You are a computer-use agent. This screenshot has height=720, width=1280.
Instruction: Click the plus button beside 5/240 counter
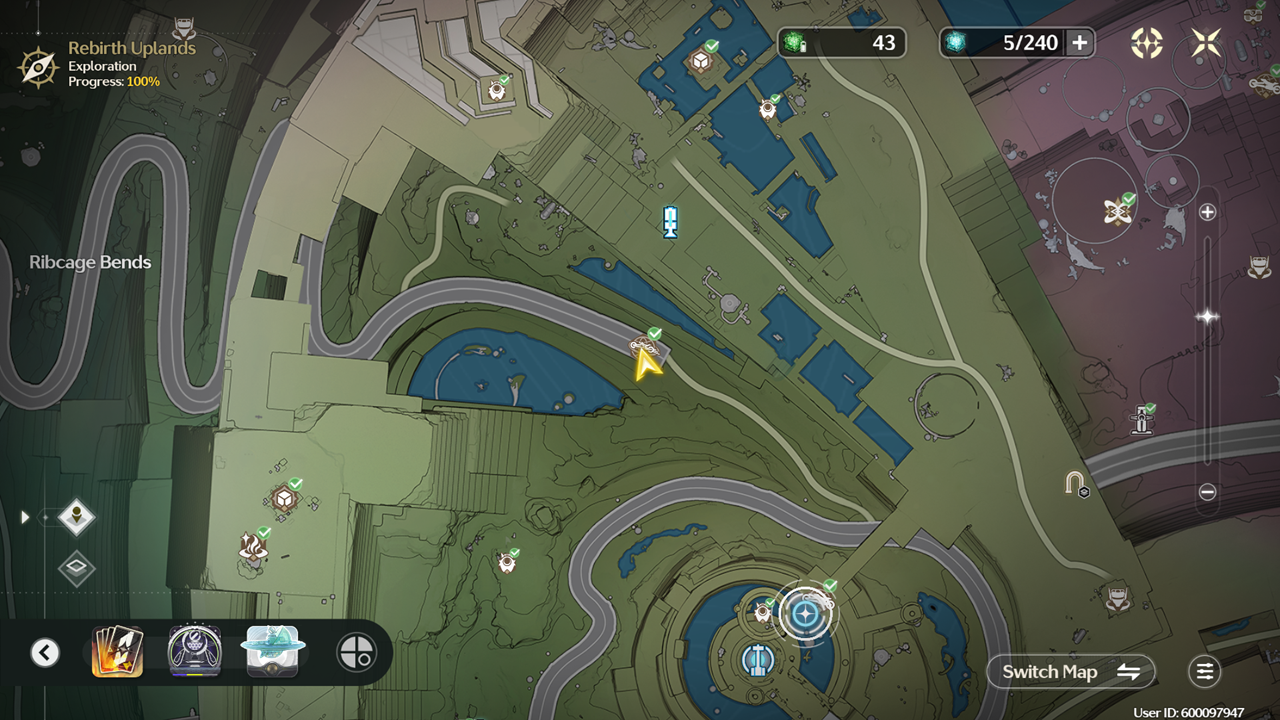1079,42
